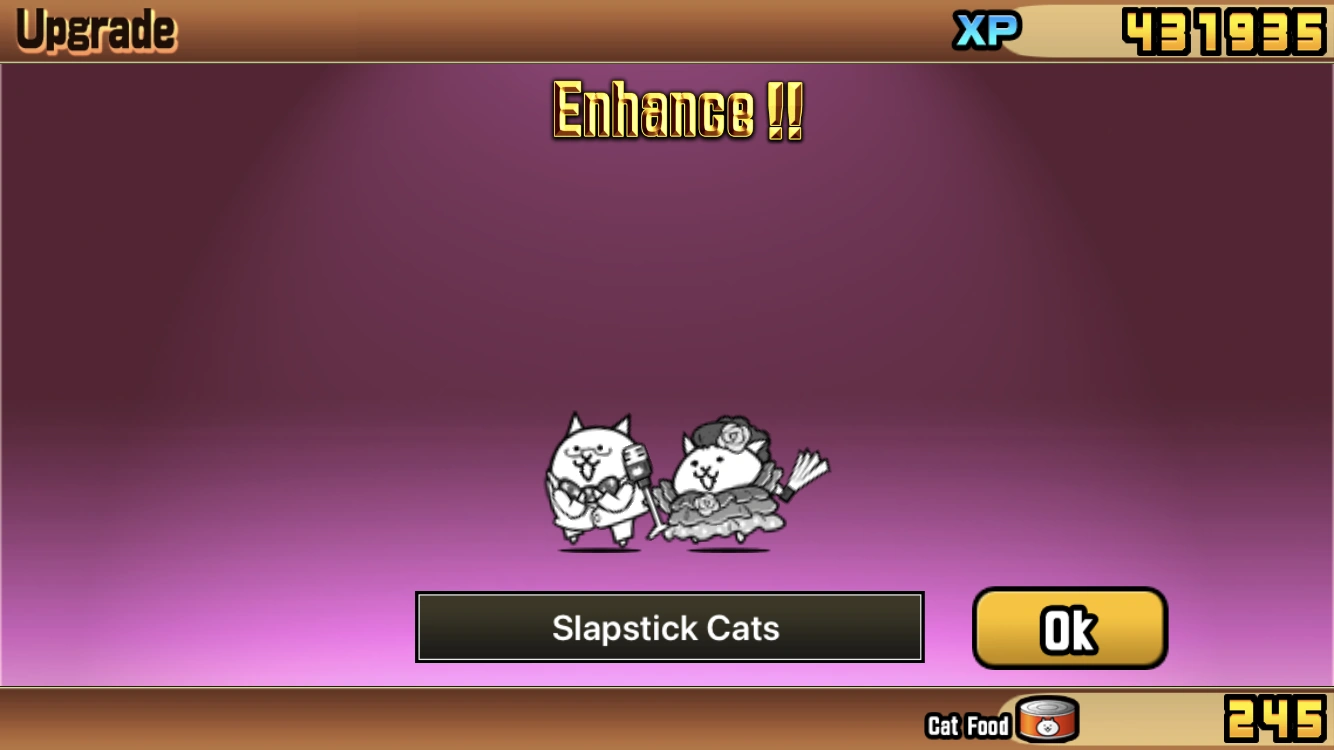Click the fan held by the right cat
Screen dimensions: 1334x750
[x=806, y=470]
